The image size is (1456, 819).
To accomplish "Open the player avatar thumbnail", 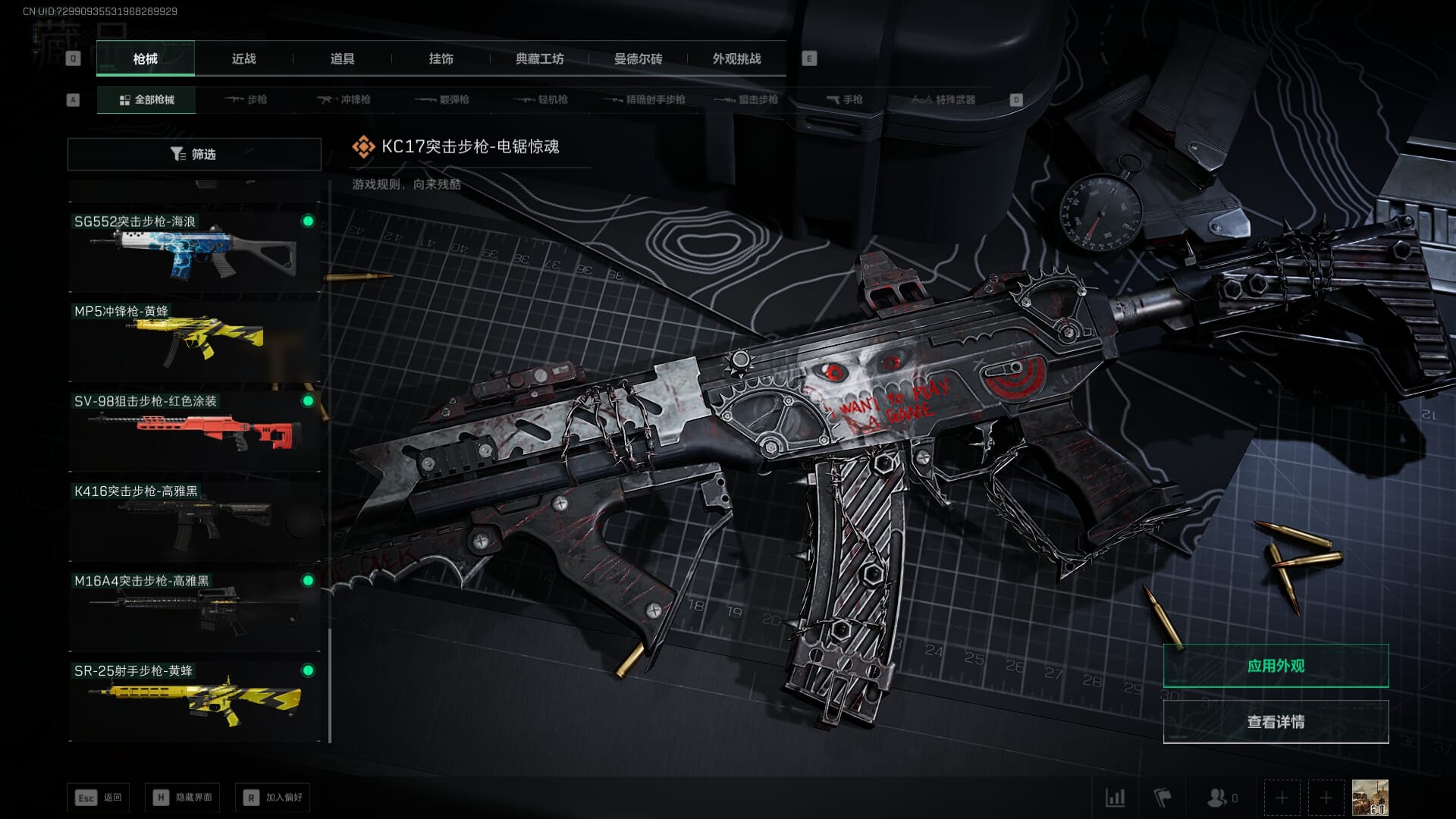I will pos(1370,798).
